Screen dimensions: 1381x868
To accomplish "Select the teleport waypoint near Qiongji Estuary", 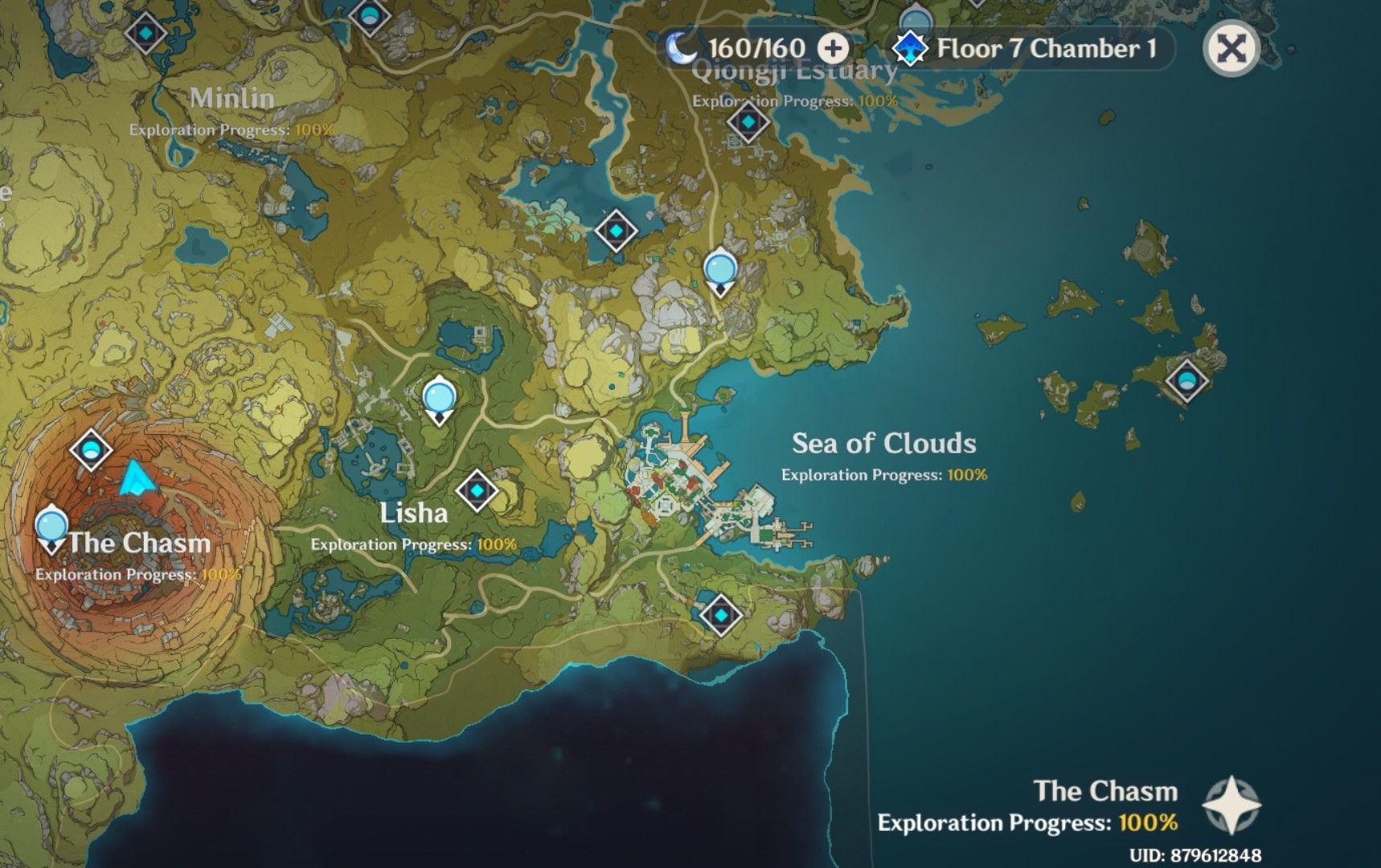I will 748,123.
